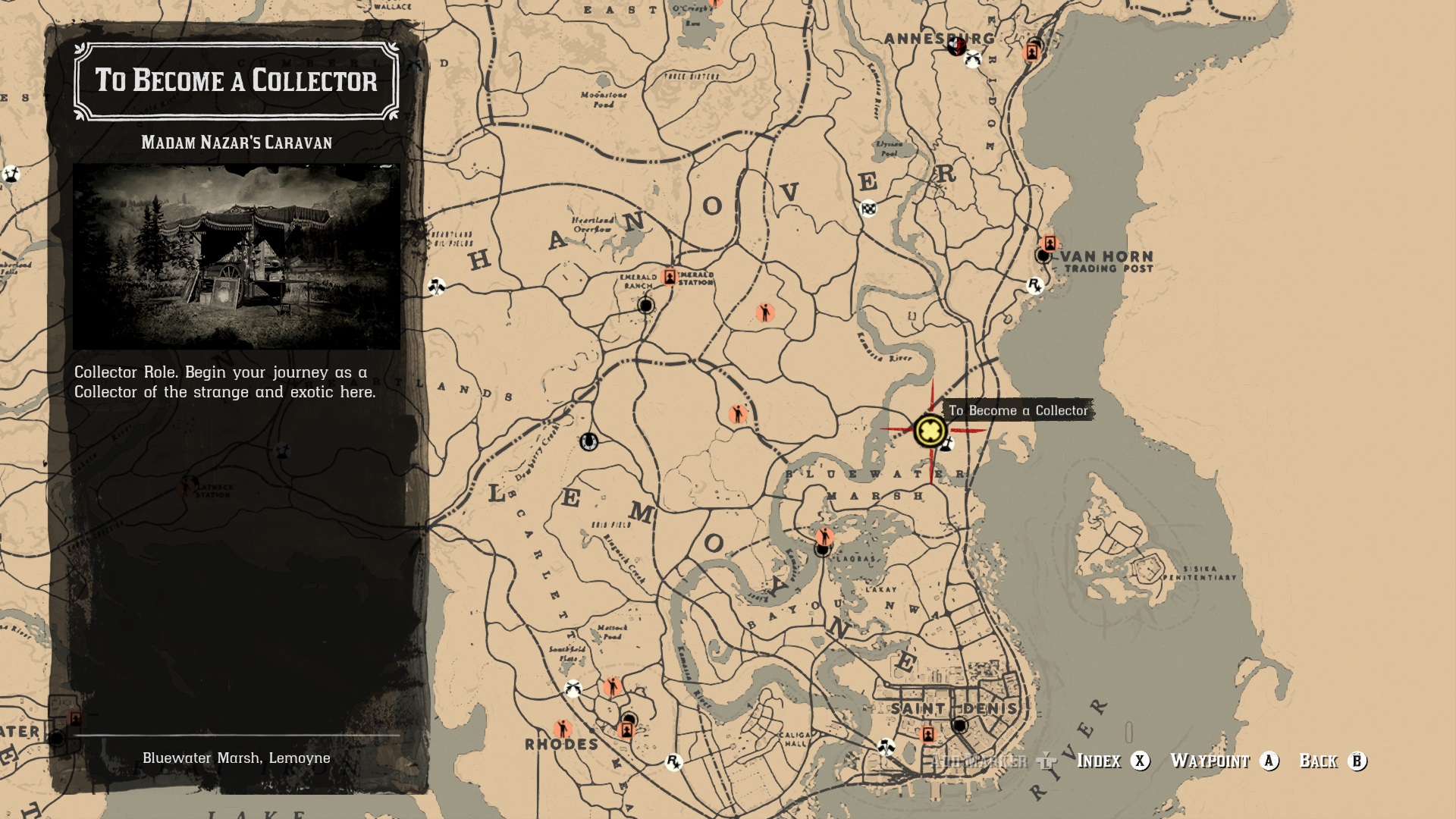Select the Emerald Station post office marker
The width and height of the screenshot is (1456, 819).
(669, 277)
